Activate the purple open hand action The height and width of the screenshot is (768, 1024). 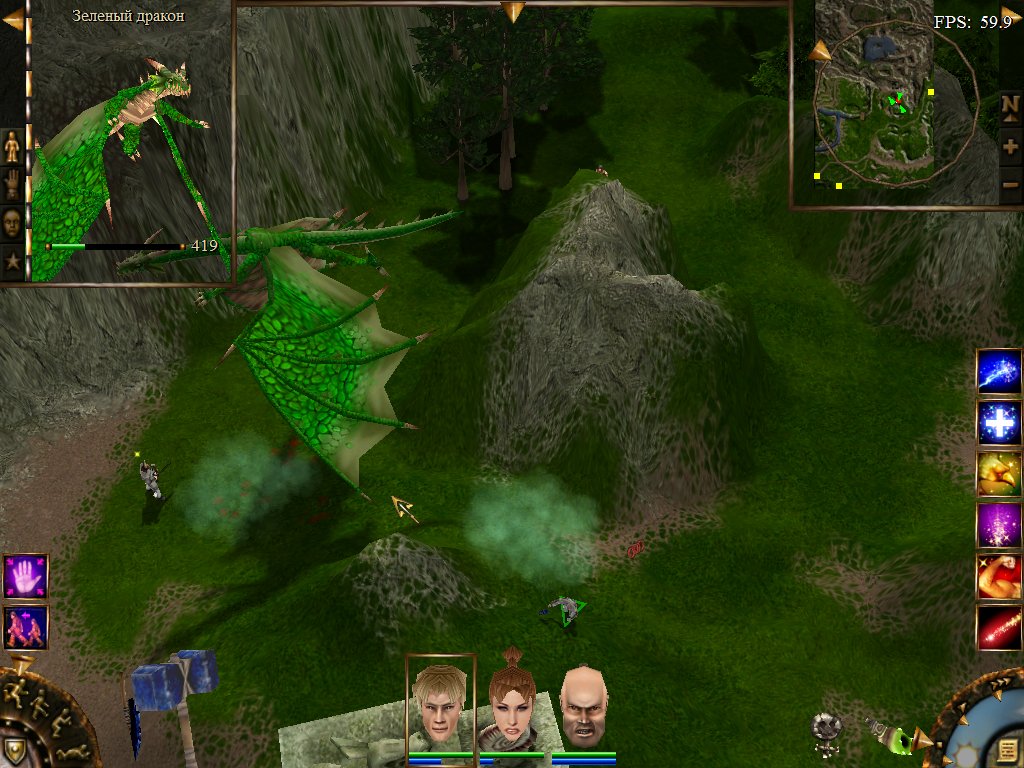coord(25,577)
